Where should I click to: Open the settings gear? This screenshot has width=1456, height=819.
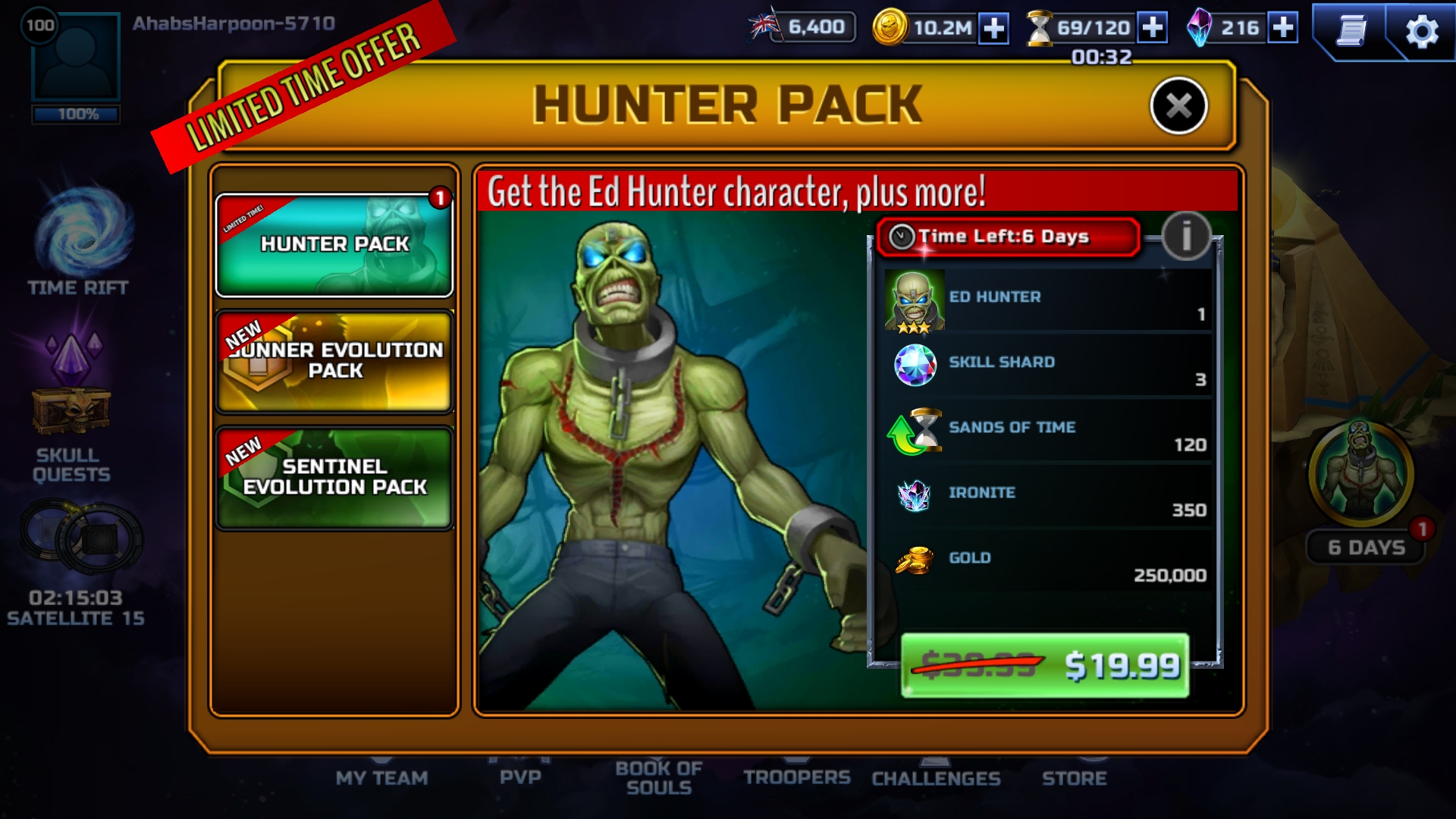click(1421, 31)
